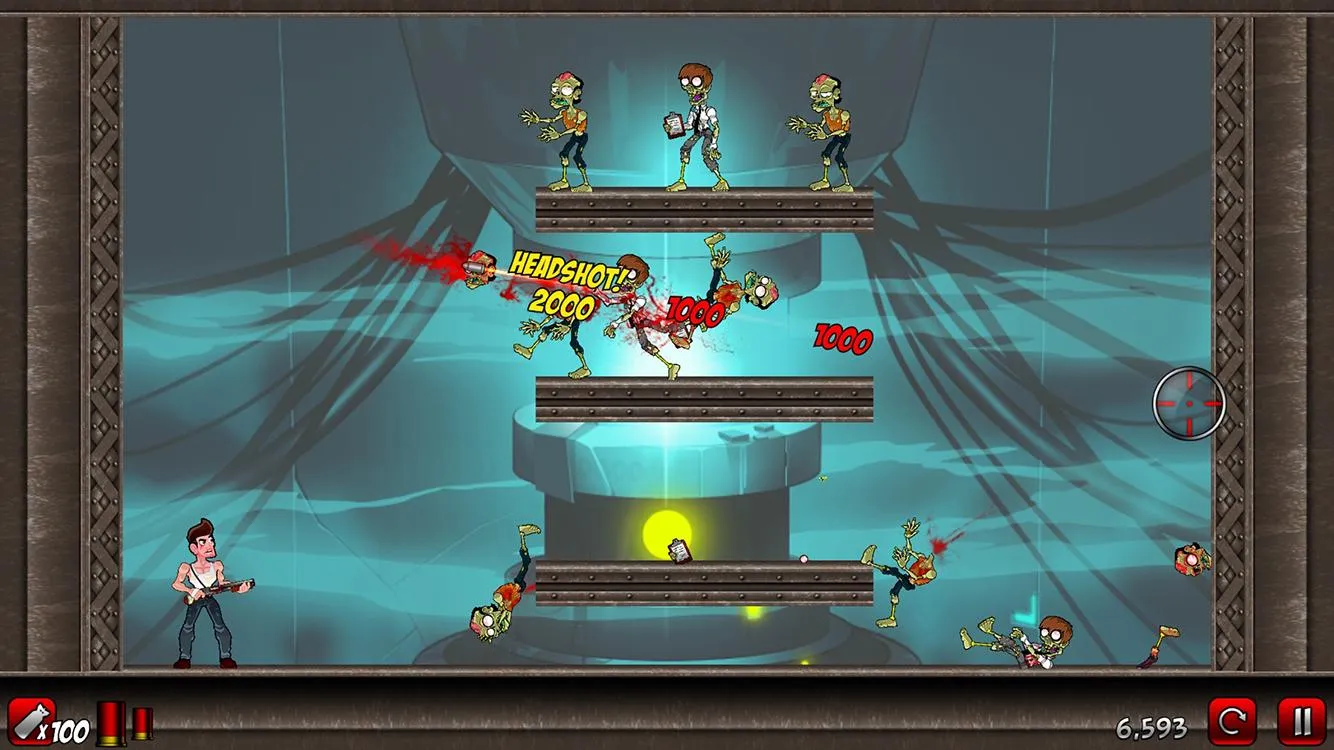
Task: Select the crosshair aiming reticle
Action: pos(1189,405)
